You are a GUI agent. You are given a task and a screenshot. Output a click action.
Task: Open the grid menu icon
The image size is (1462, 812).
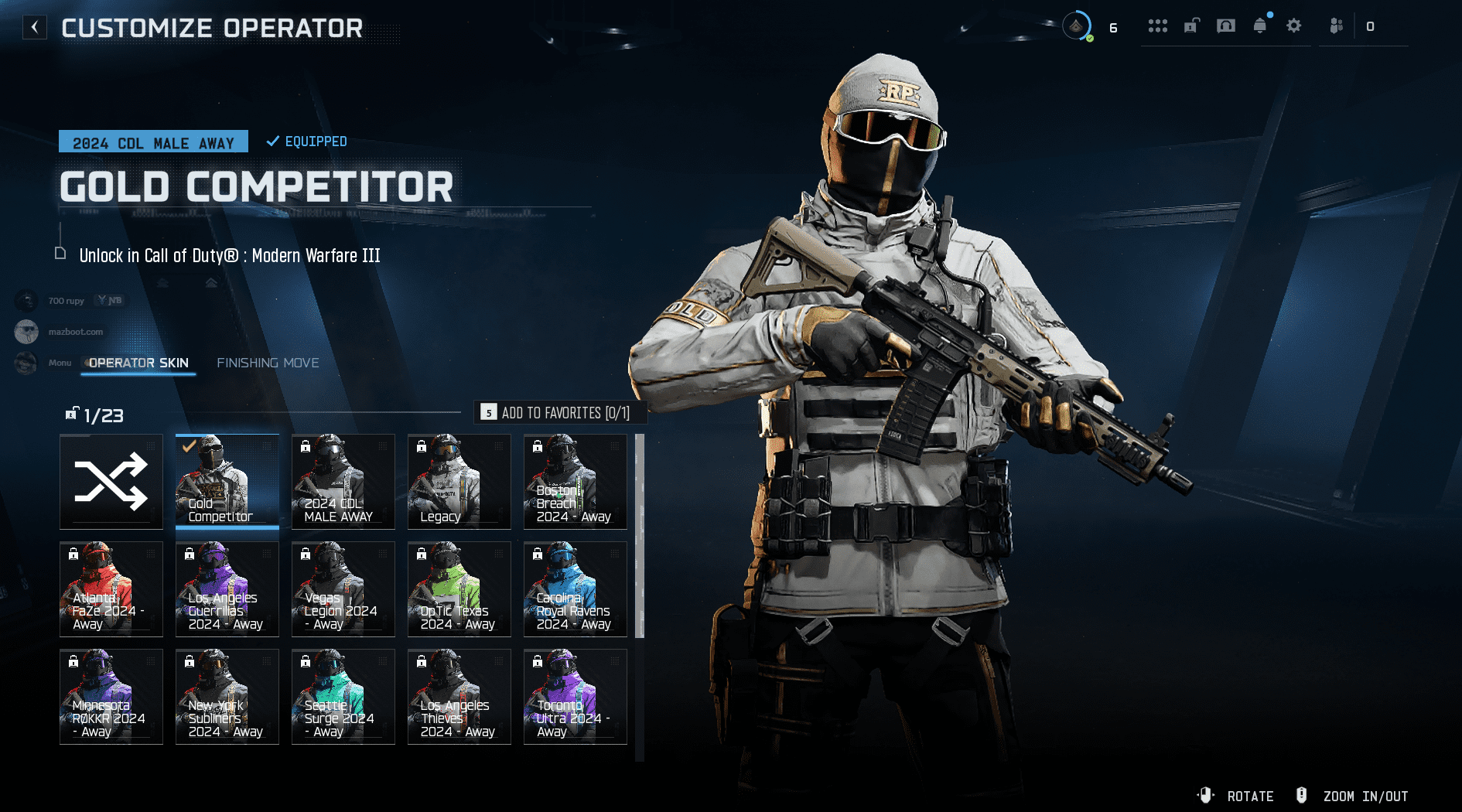pos(1158,26)
